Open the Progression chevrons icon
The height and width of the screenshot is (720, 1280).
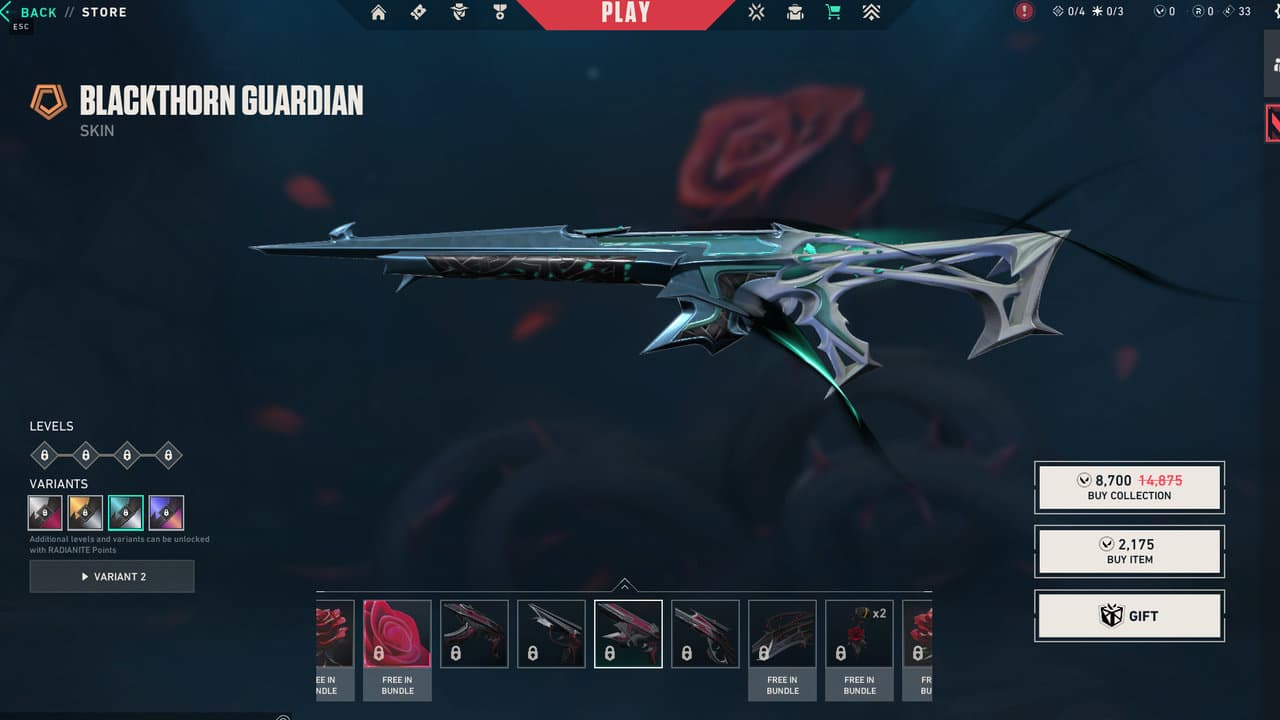(870, 12)
